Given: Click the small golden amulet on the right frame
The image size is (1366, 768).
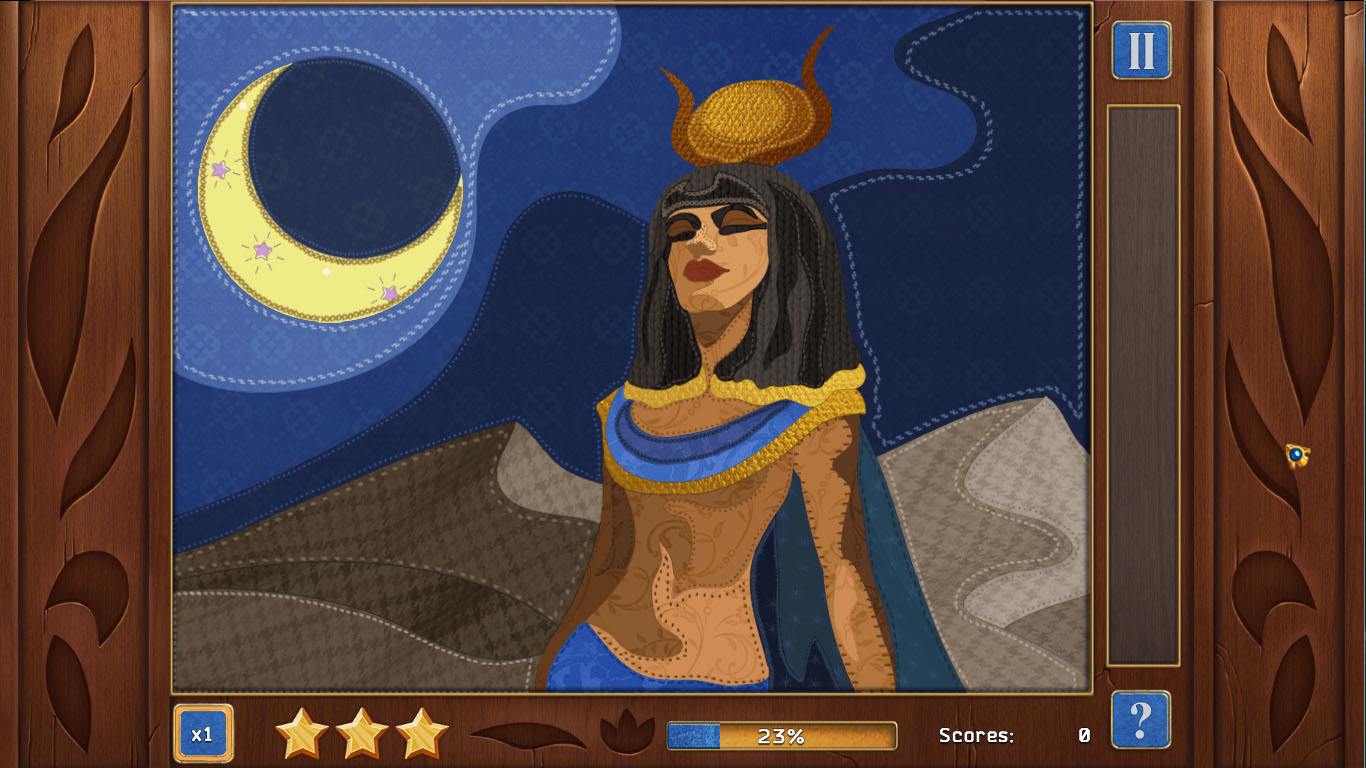Looking at the screenshot, I should pyautogui.click(x=1296, y=456).
